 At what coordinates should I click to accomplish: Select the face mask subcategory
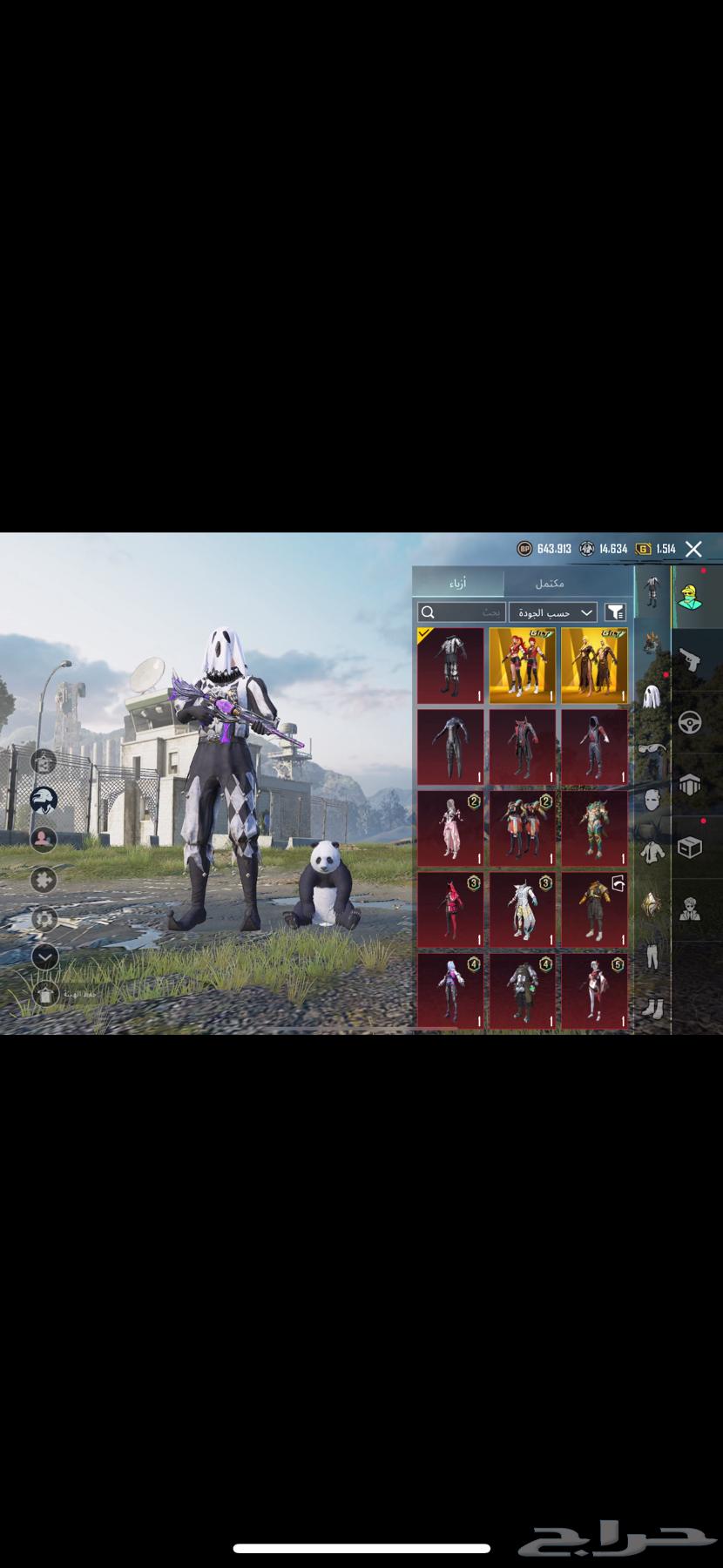pos(651,799)
